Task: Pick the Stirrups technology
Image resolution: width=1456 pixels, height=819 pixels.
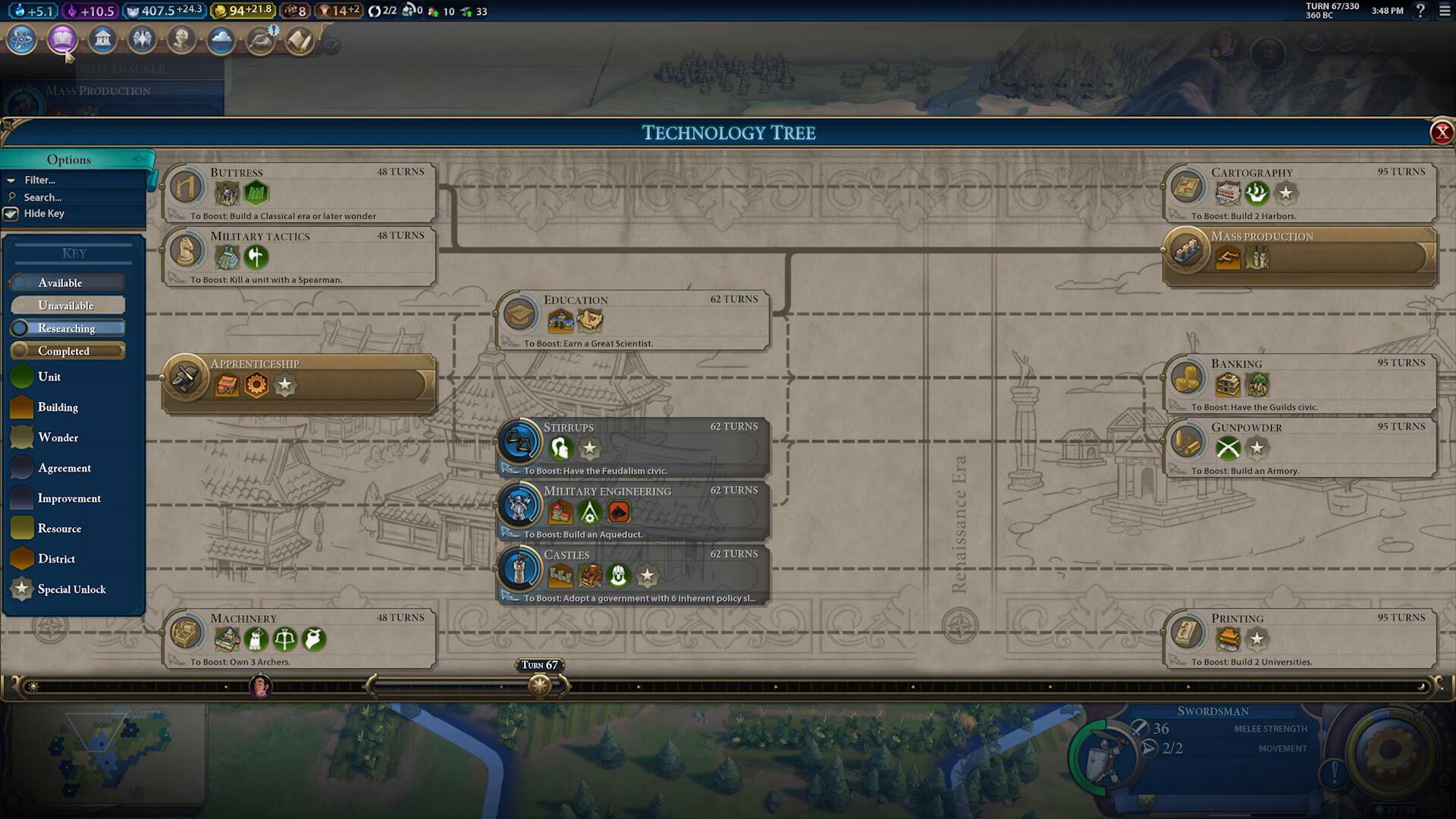Action: click(632, 447)
